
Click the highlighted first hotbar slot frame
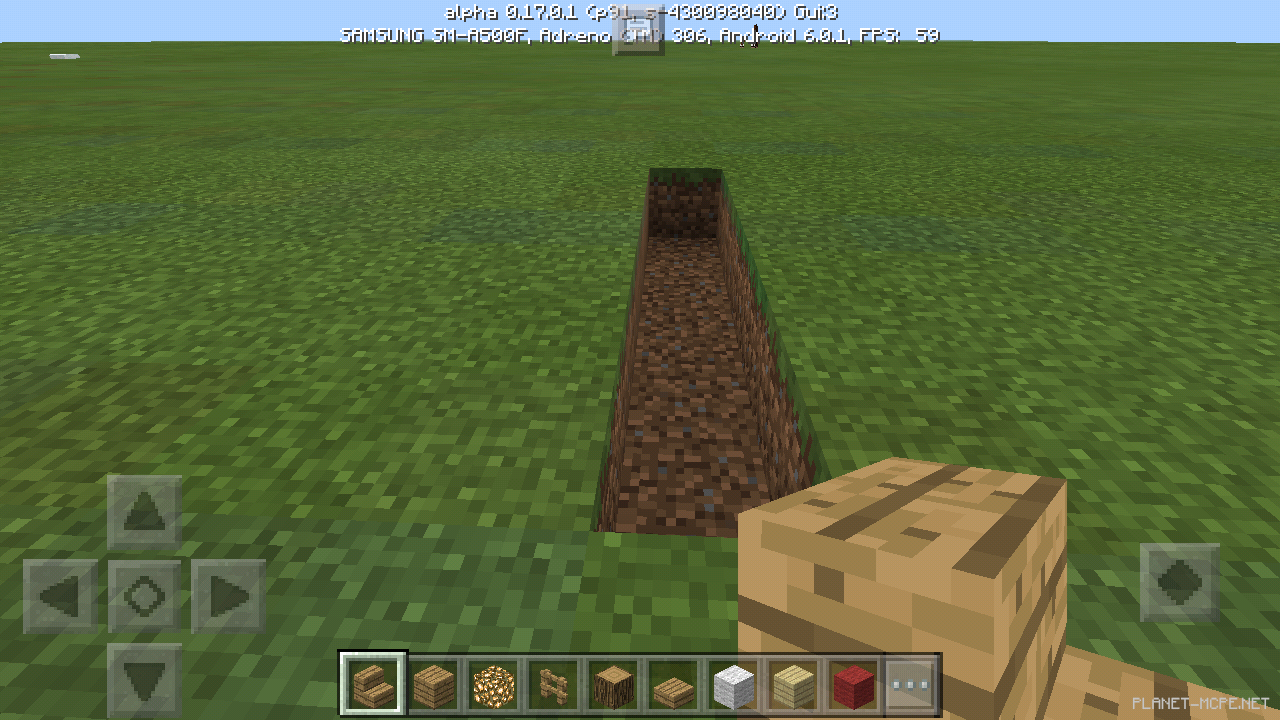[372, 684]
